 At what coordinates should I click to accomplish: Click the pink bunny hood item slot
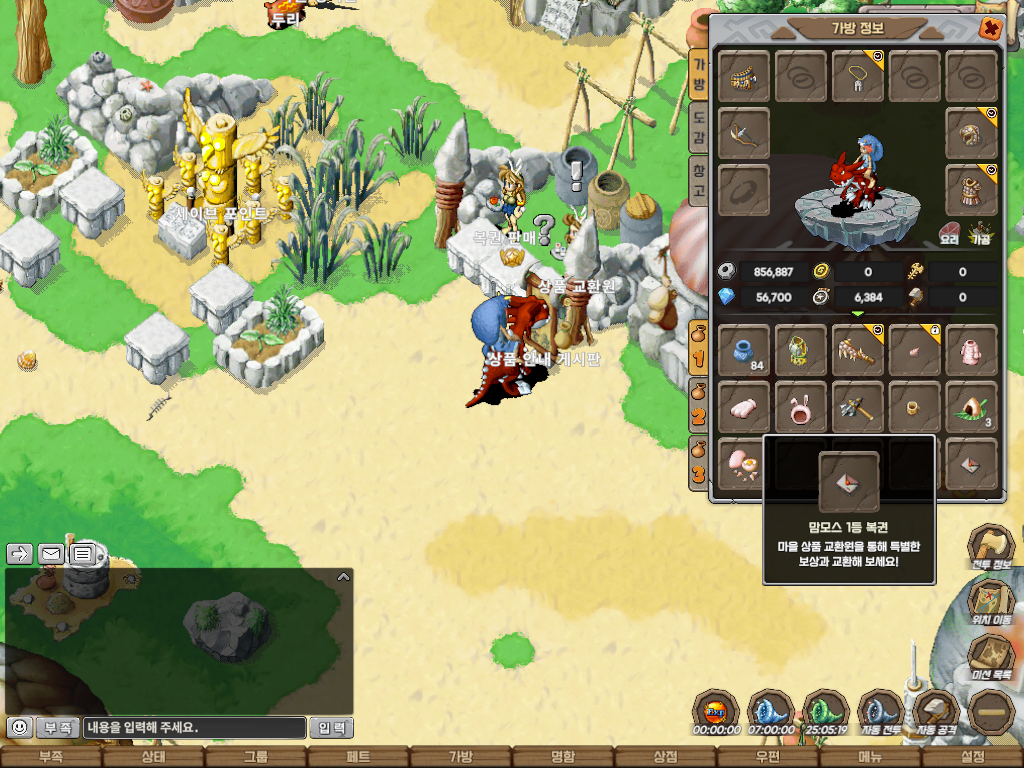coord(800,407)
